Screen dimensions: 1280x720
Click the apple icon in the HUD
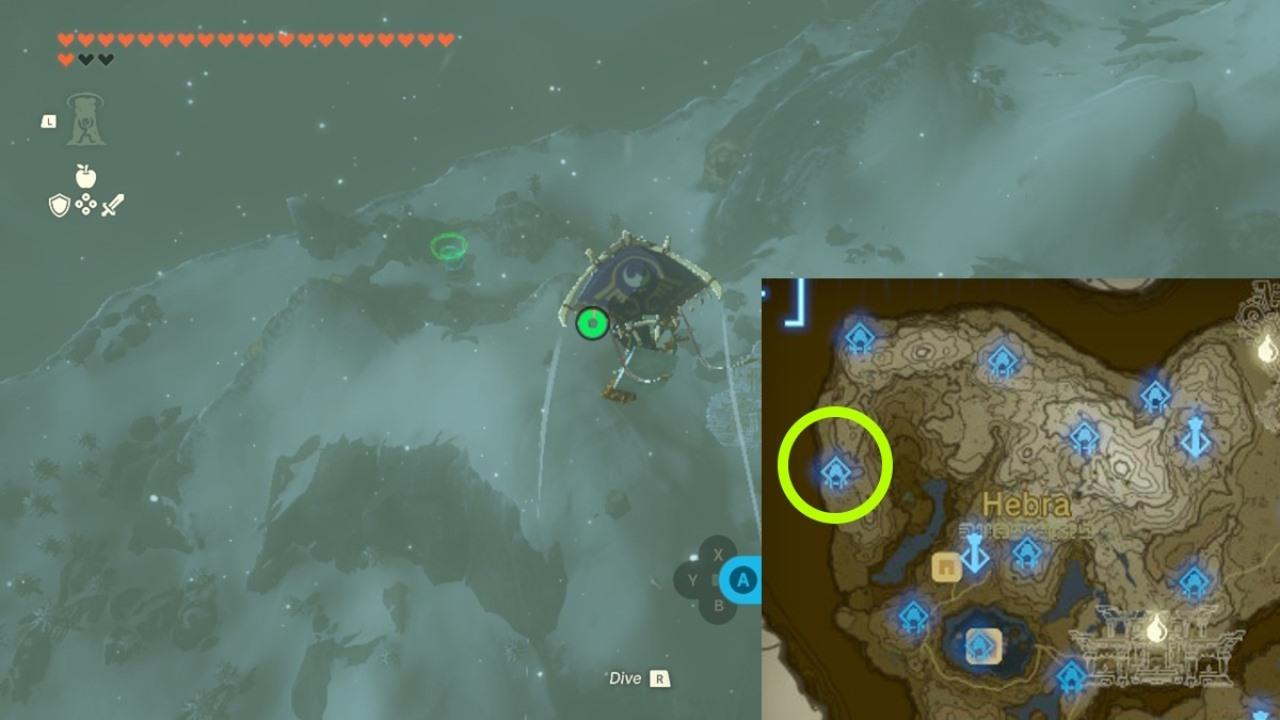tap(86, 177)
